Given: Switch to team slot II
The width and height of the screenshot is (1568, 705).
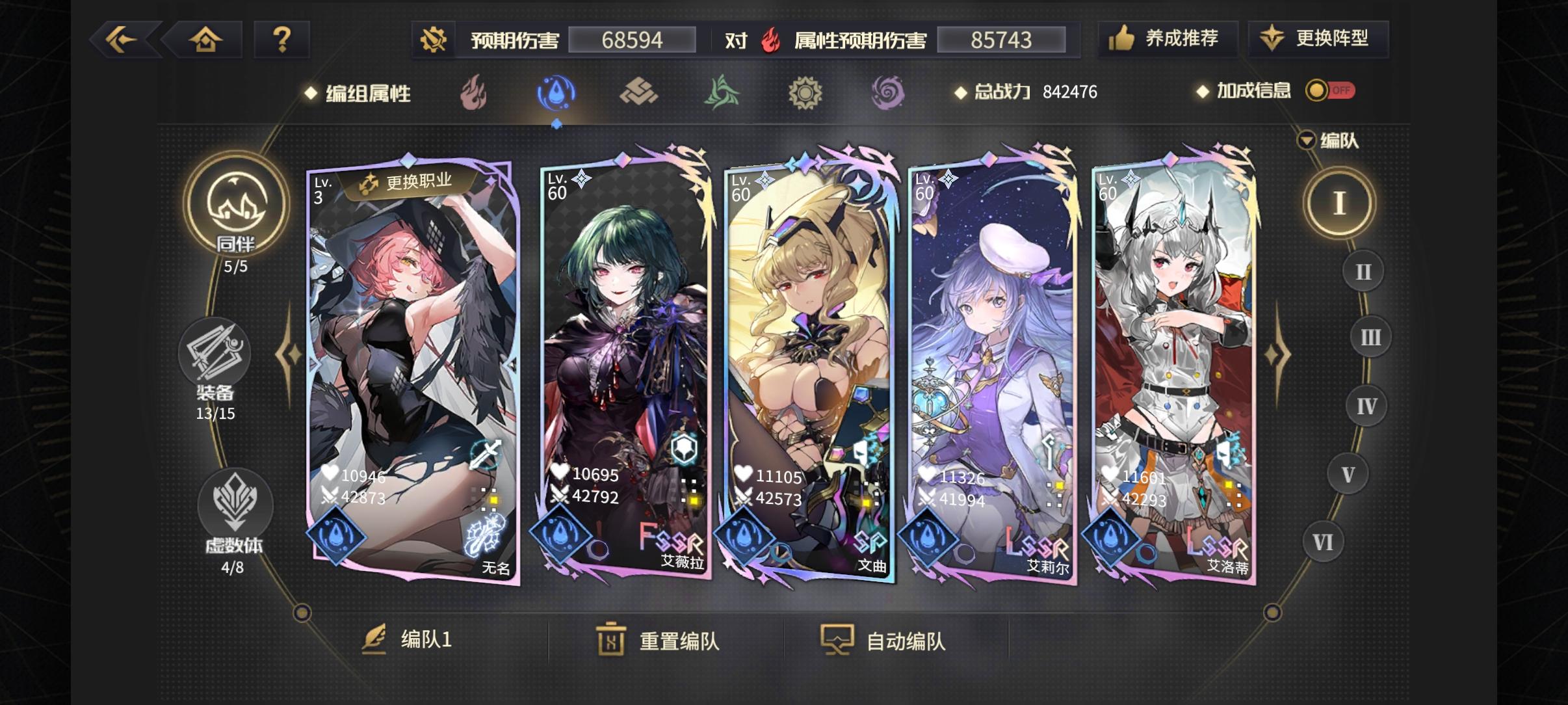Looking at the screenshot, I should 1365,271.
